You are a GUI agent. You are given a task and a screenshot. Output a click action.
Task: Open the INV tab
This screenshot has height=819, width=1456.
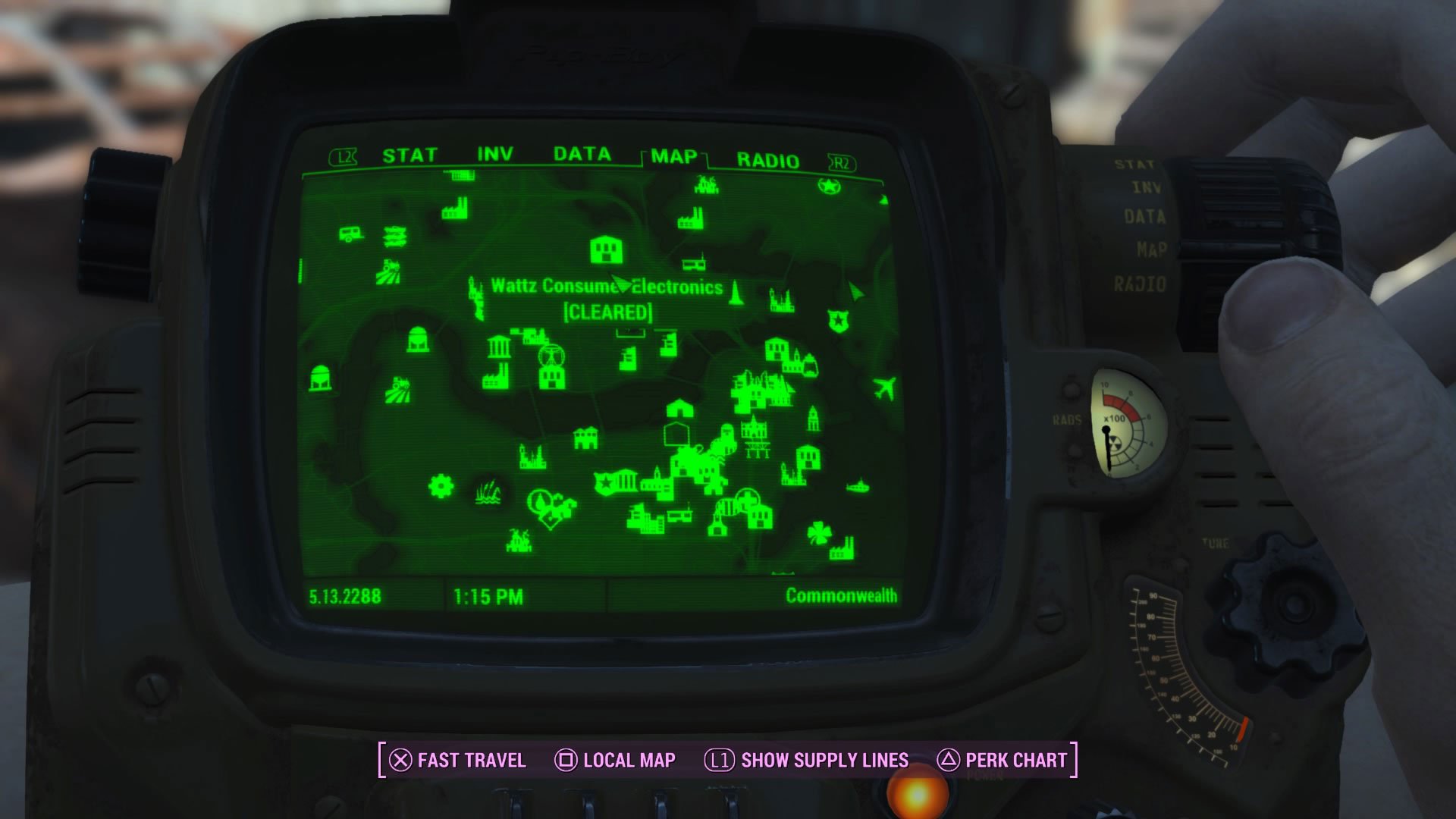pyautogui.click(x=494, y=155)
